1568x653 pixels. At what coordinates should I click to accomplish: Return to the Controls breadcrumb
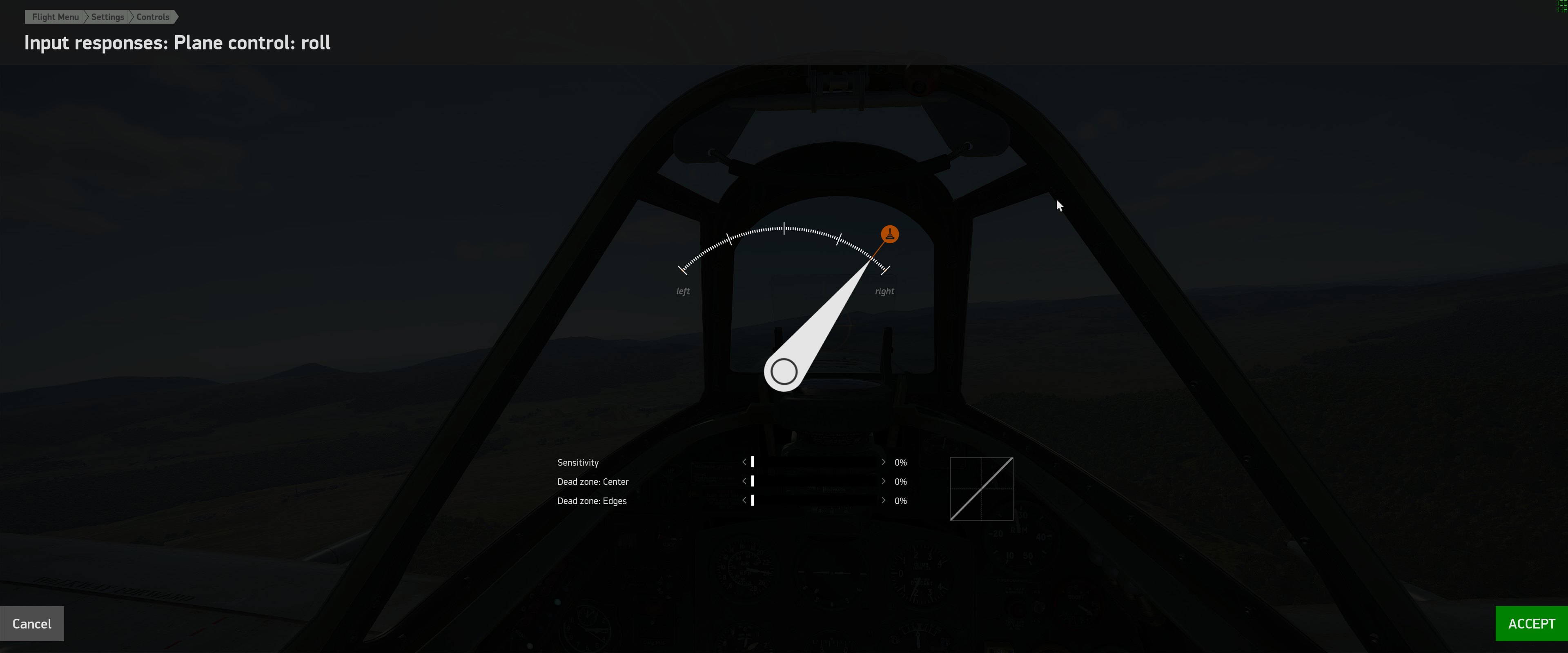pos(153,17)
